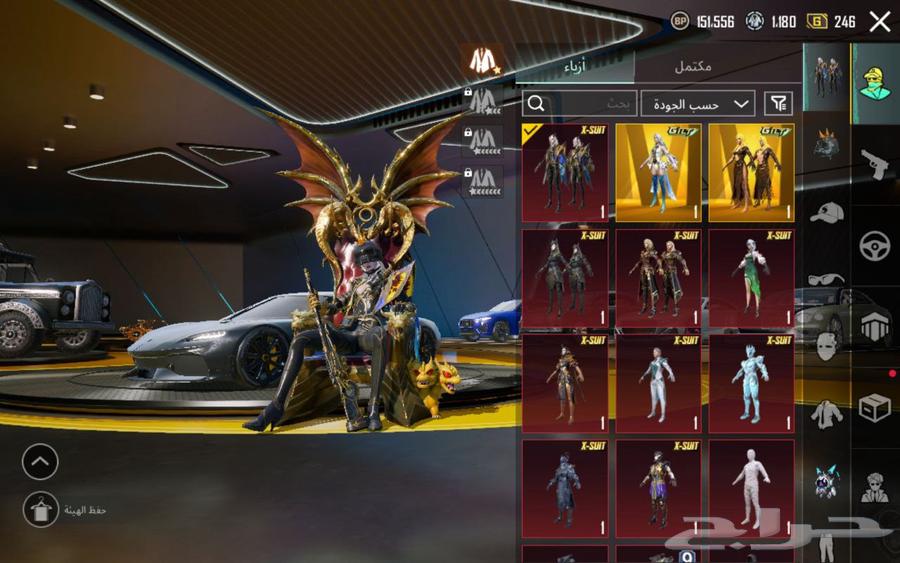
Task: Open the حسب الجودة sort dropdown
Action: pyautogui.click(x=698, y=103)
